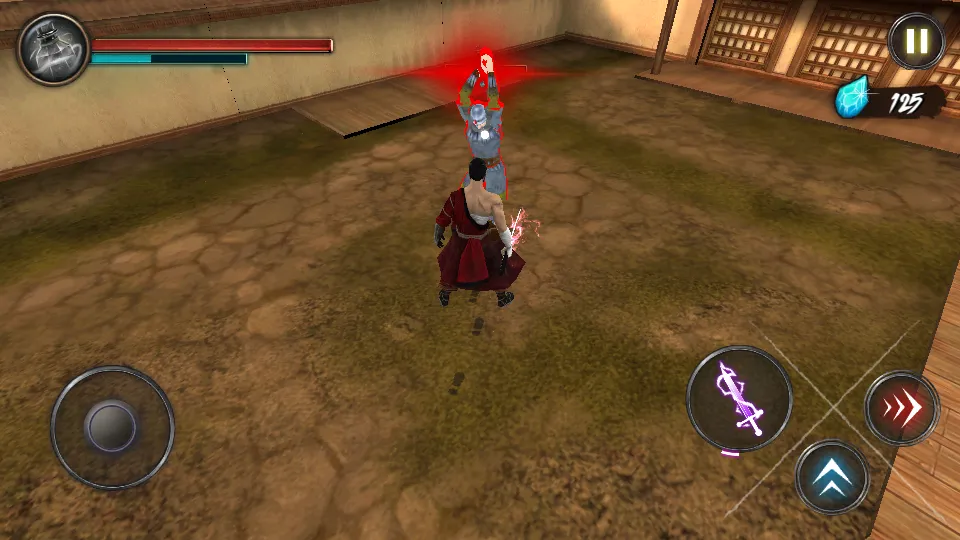Tap the red triple-arrow dash button
This screenshot has height=540, width=960.
point(901,408)
